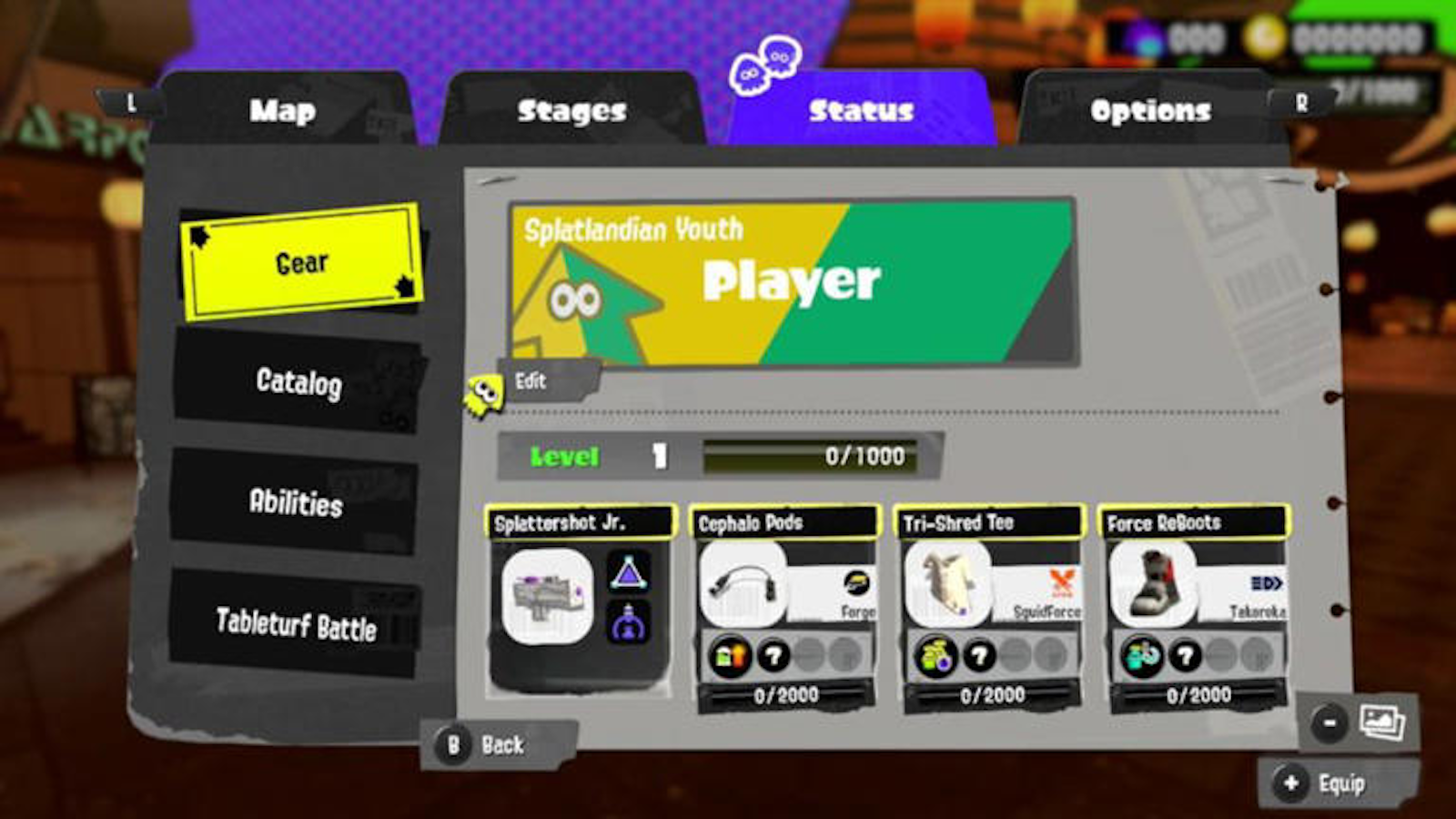The width and height of the screenshot is (1456, 819).
Task: Switch to the Stages tab
Action: coord(571,111)
